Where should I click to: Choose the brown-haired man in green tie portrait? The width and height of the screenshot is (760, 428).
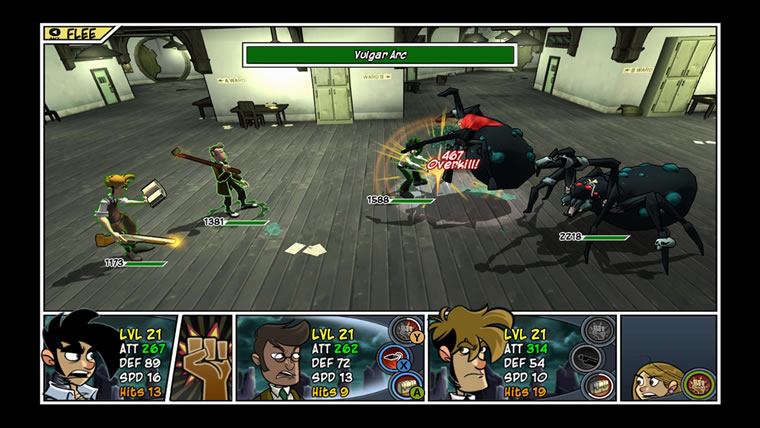click(x=272, y=357)
